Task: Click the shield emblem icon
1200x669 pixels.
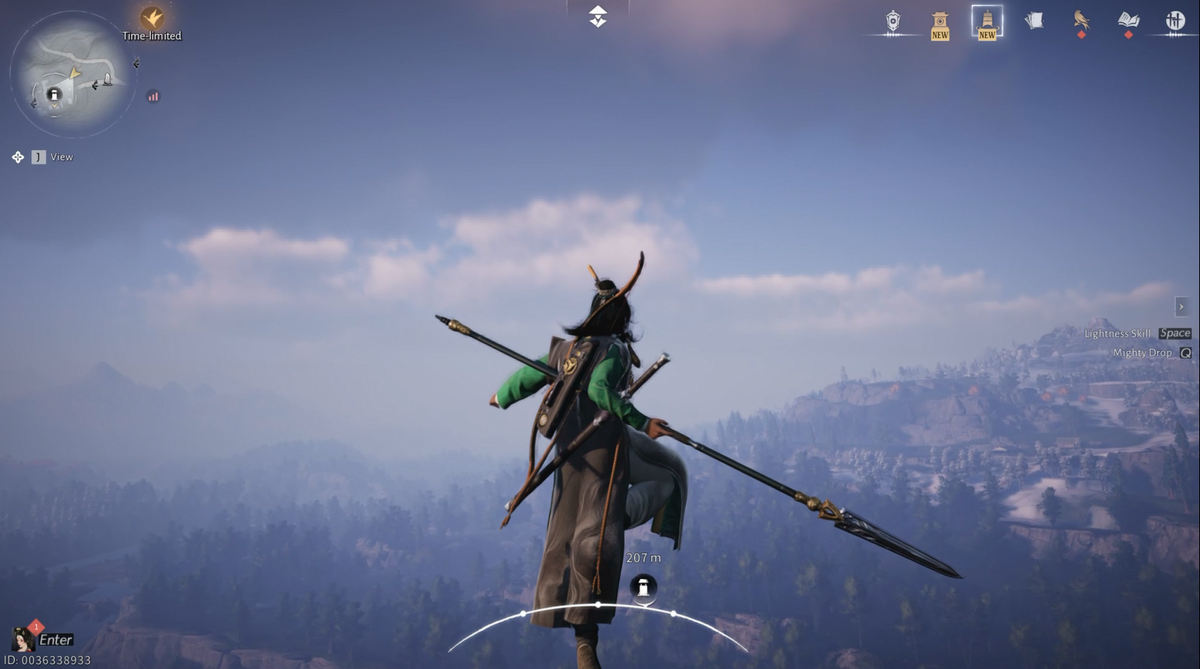Action: pos(892,20)
